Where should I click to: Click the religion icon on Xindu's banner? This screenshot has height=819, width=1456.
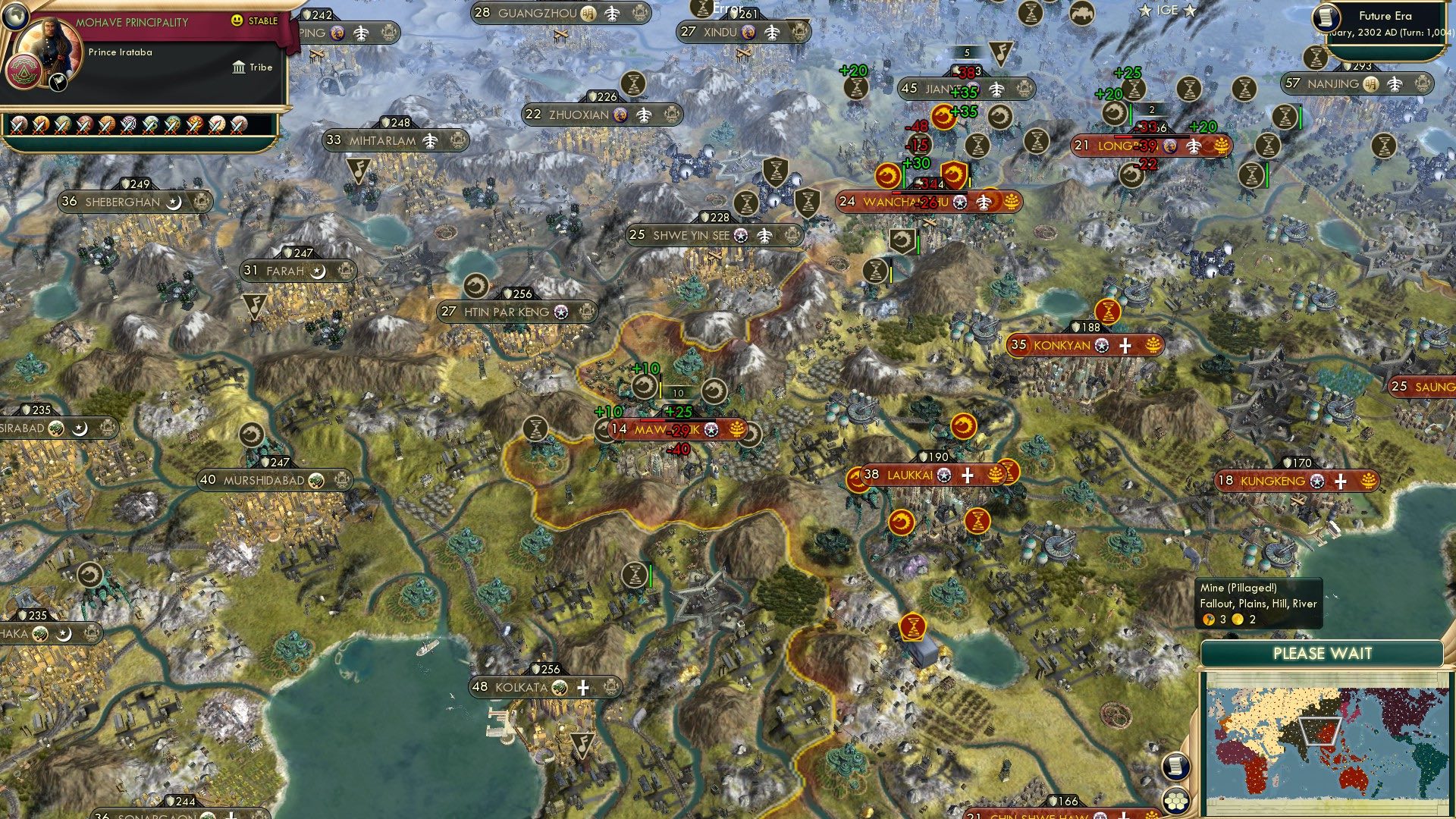tap(748, 33)
